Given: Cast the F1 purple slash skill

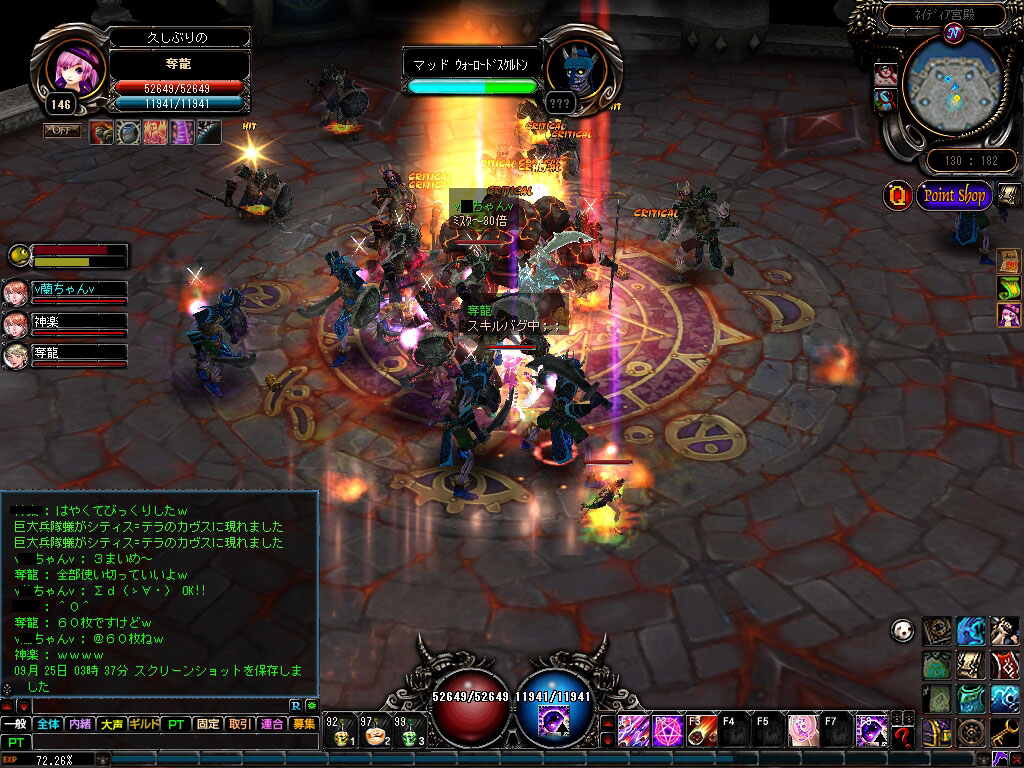Looking at the screenshot, I should coord(632,731).
